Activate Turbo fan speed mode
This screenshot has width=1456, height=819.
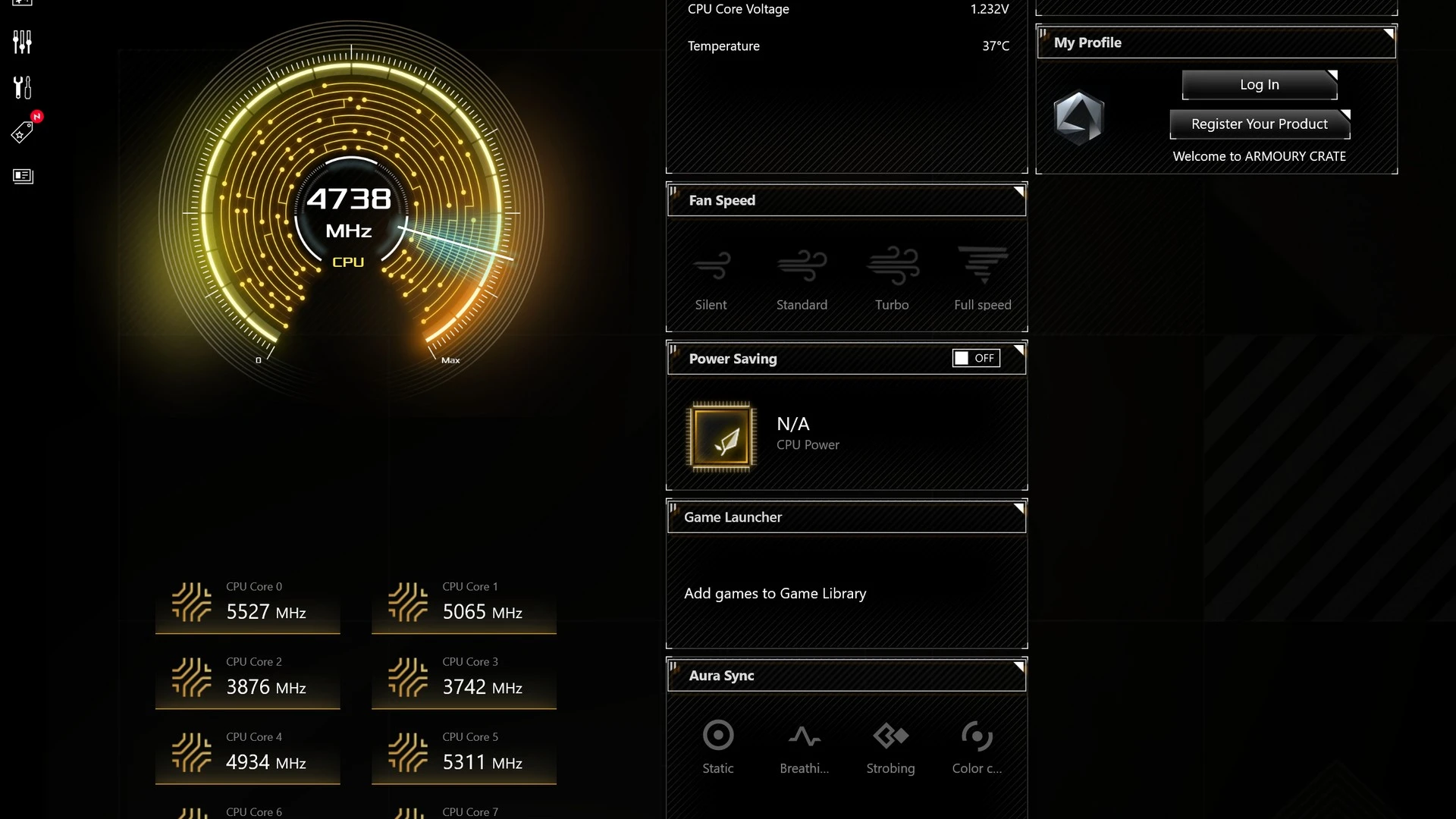892,278
